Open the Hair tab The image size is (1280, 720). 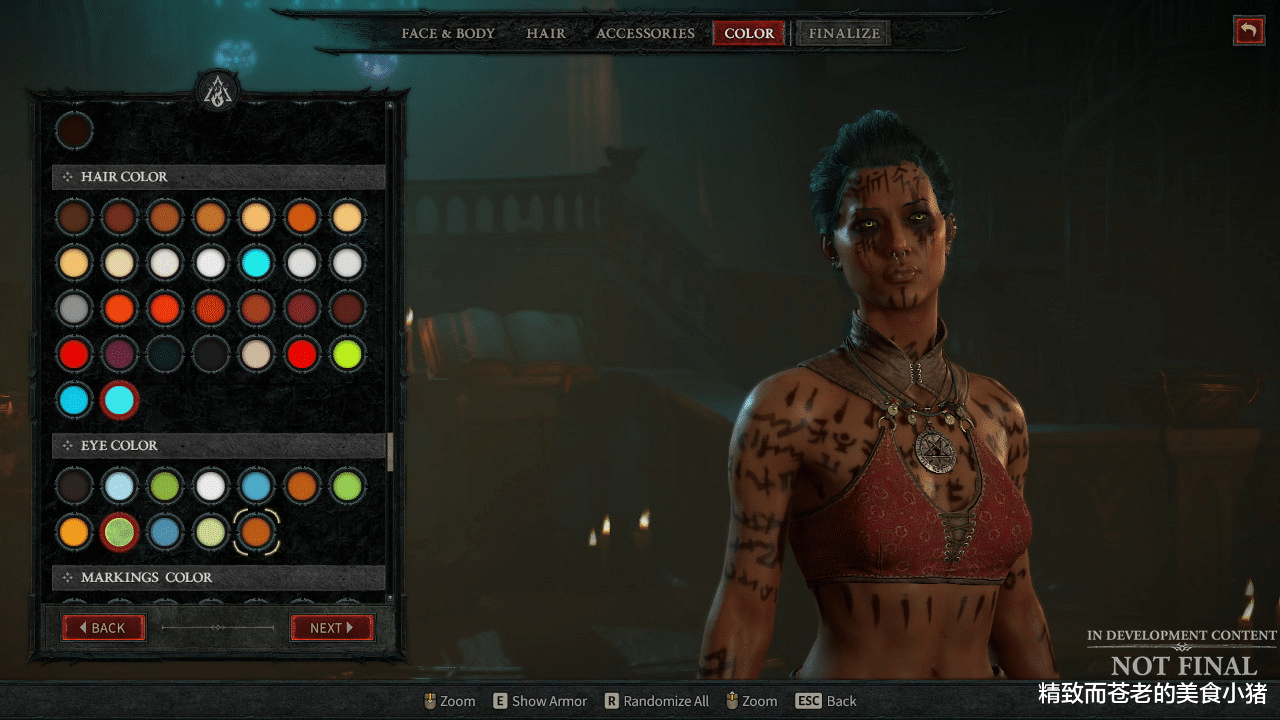click(546, 33)
